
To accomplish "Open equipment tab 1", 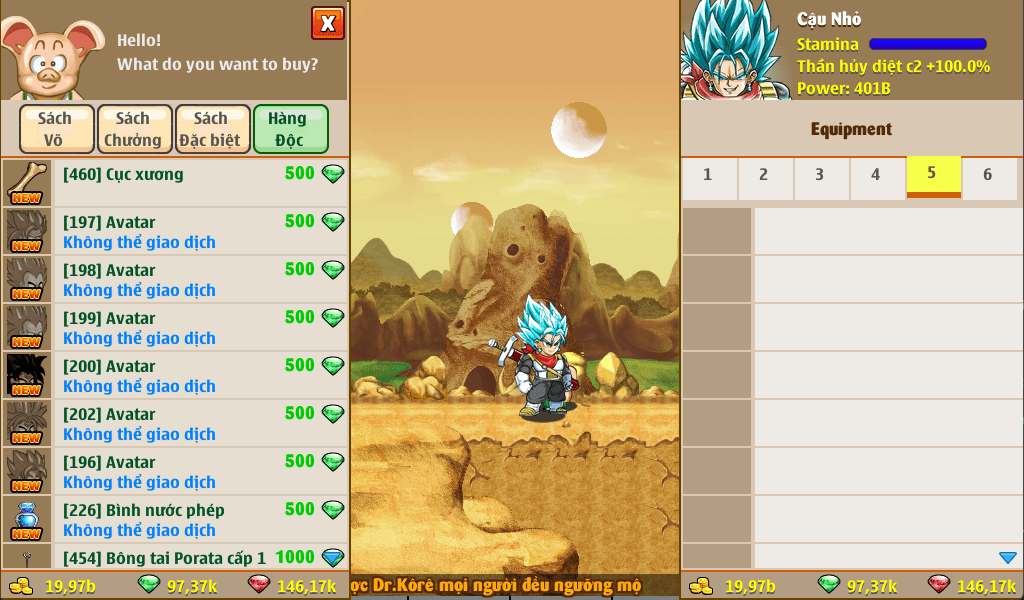I will (x=708, y=177).
